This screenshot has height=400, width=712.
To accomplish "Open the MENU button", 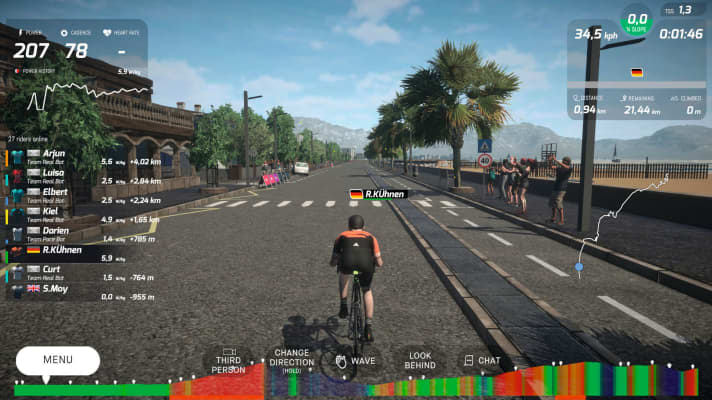I will pos(57,360).
